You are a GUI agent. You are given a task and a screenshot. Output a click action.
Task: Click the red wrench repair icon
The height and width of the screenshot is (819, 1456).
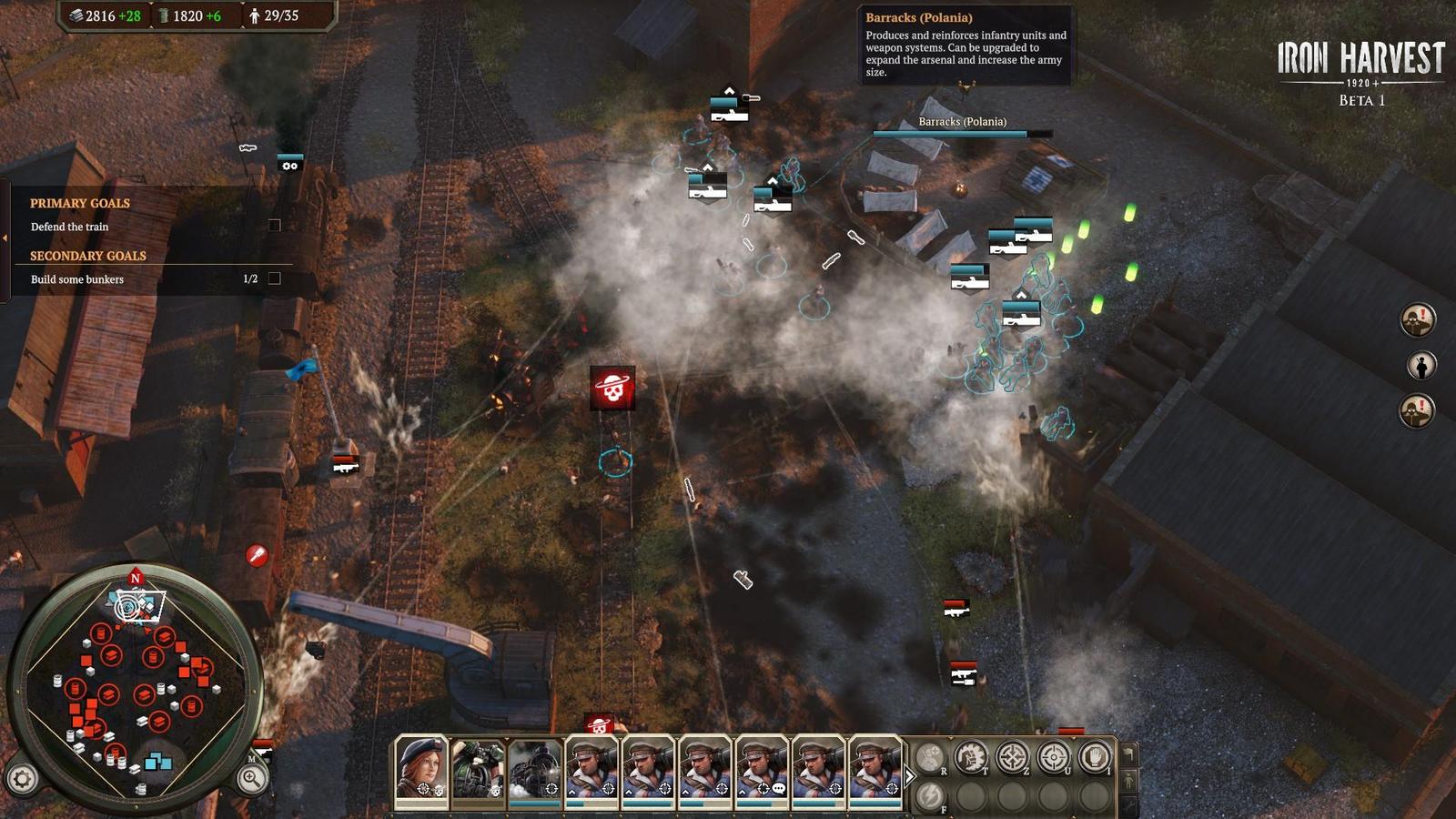[x=258, y=555]
